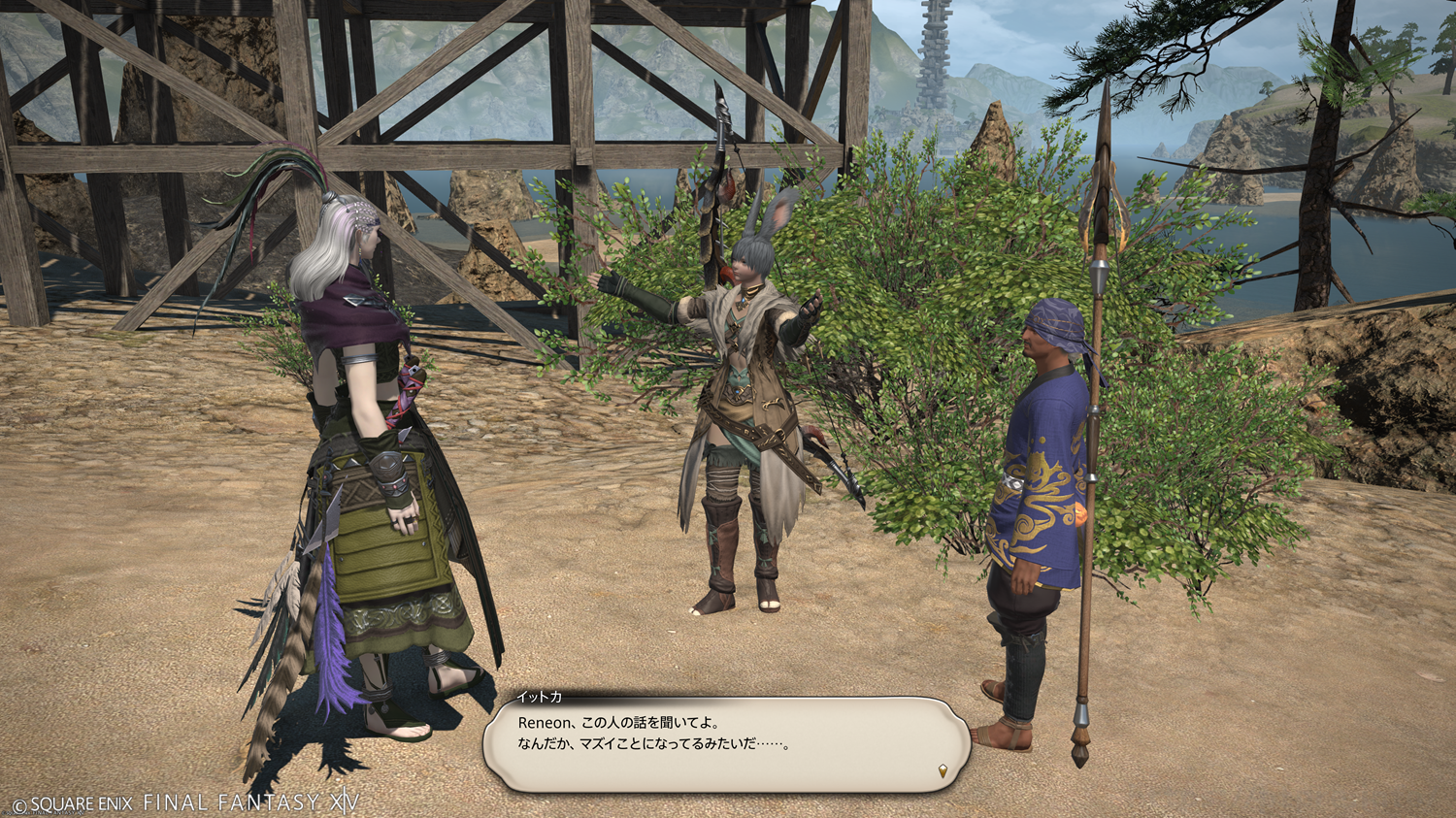
Task: Advance the dialogue with the yellow arrow
Action: (x=943, y=771)
